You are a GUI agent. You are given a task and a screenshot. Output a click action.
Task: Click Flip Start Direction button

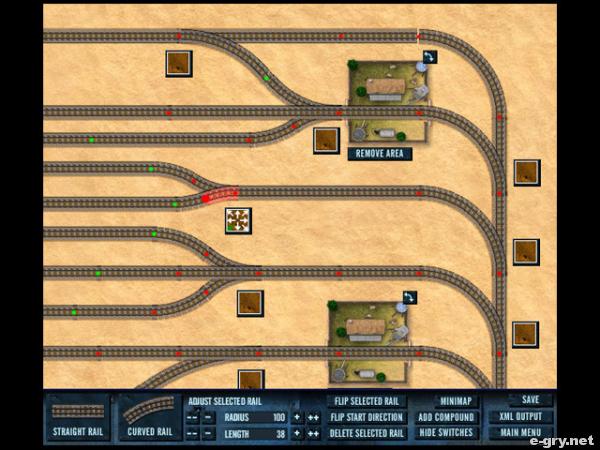pos(367,417)
